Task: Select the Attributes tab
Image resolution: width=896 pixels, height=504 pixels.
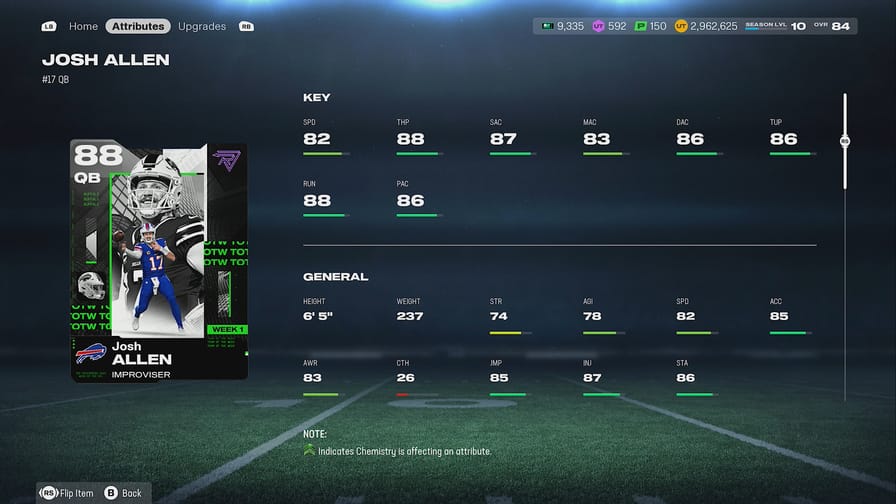Action: [x=138, y=26]
